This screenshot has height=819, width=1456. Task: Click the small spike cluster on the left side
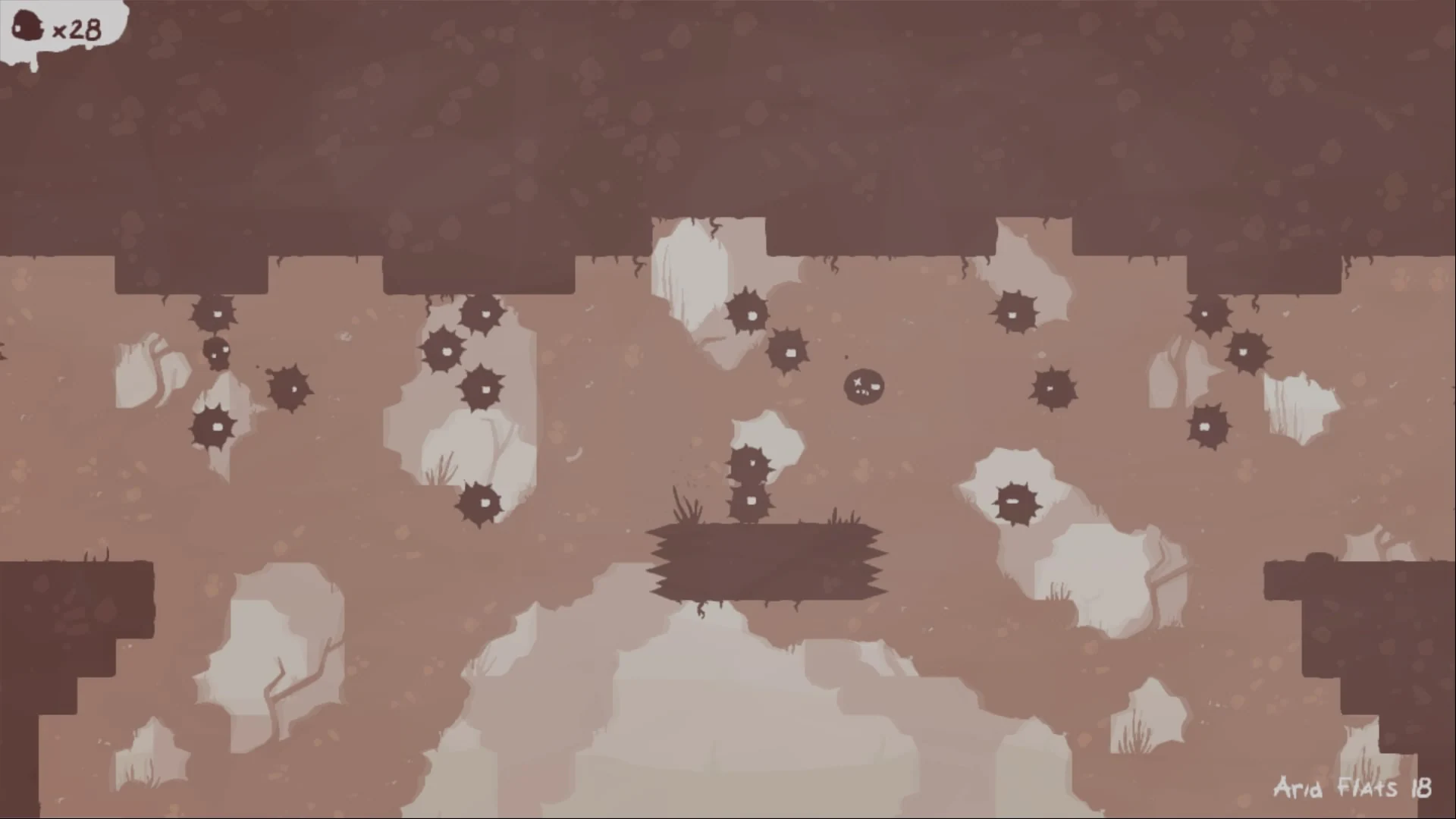tap(217, 351)
